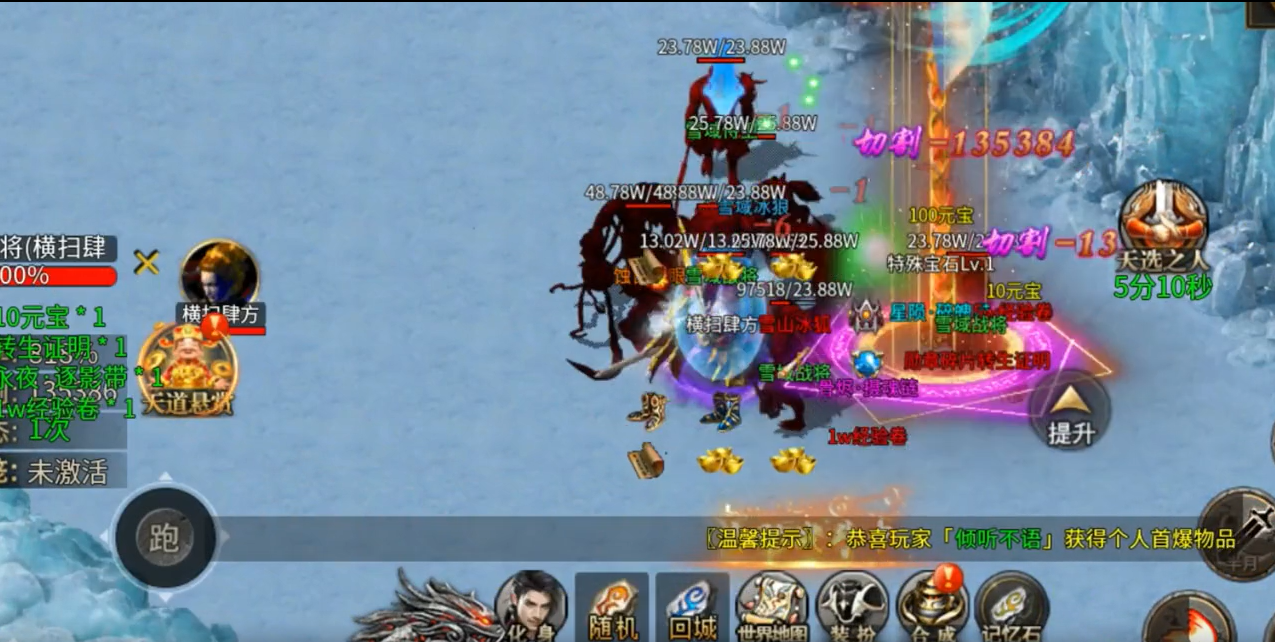
Task: Open the 世界地图 world map
Action: (x=771, y=606)
